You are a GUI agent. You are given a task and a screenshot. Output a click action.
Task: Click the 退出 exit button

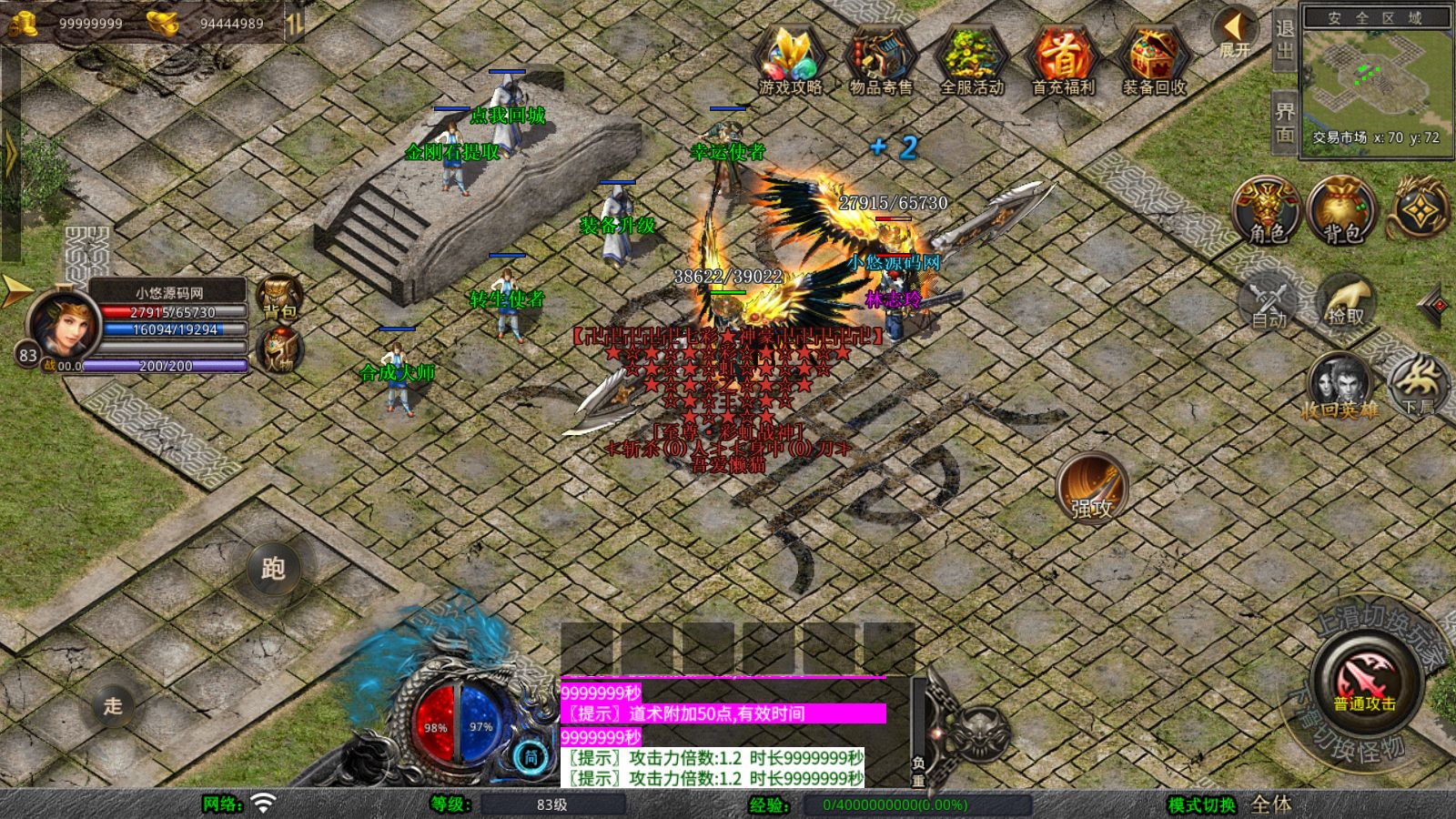click(x=1284, y=38)
